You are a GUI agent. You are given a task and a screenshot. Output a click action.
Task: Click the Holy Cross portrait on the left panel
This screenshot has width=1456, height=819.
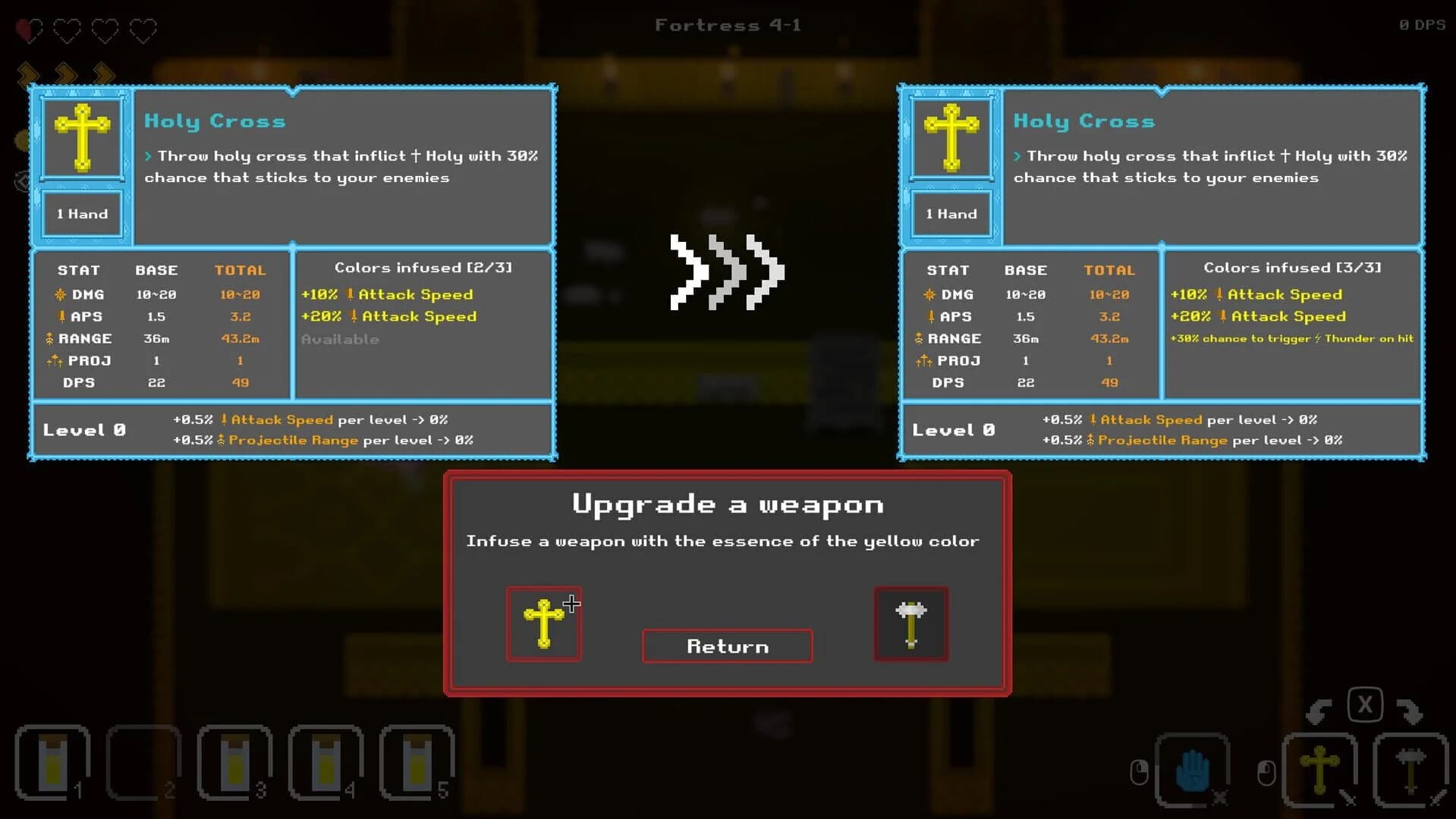(82, 137)
